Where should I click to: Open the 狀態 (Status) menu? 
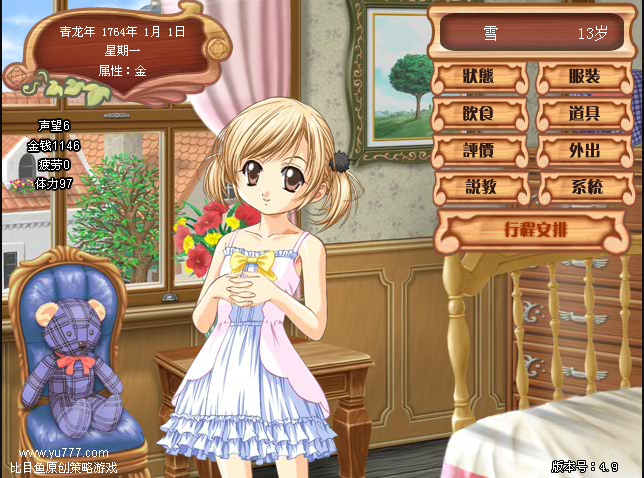[x=480, y=77]
